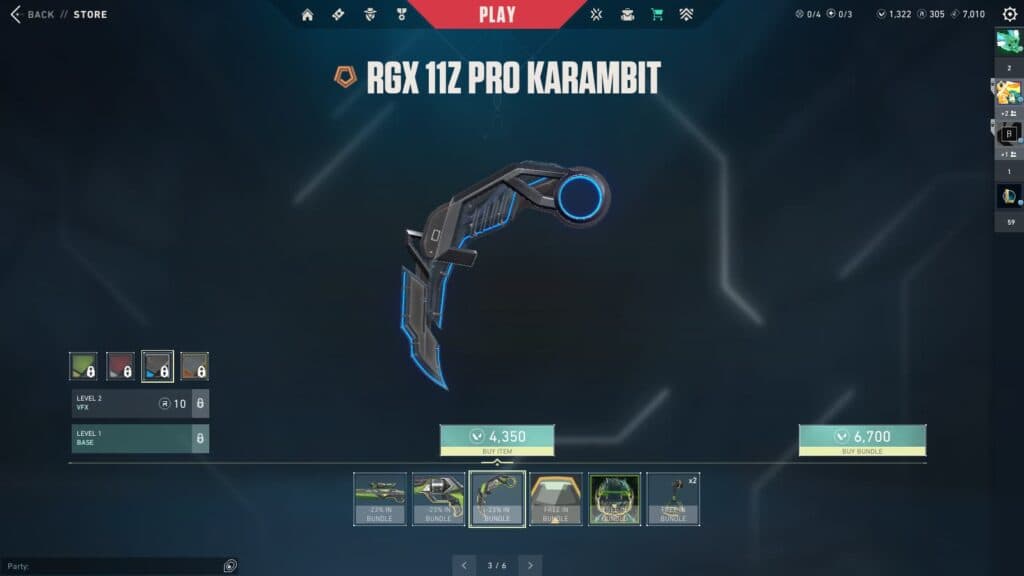
Task: Buy the bundle for 6,700
Action: 862,440
